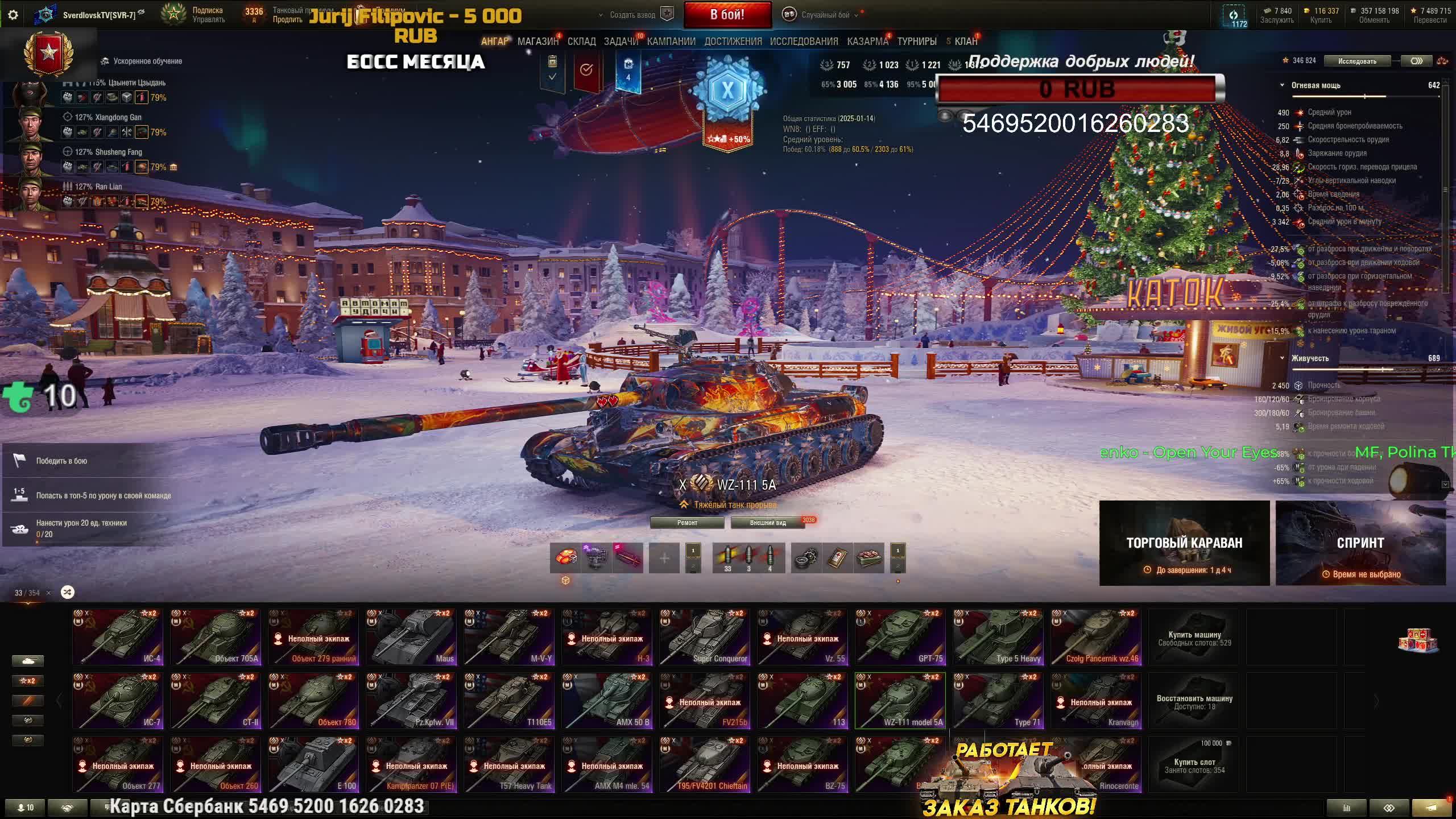
Task: Open the settings gear icon
Action: click(x=13, y=15)
